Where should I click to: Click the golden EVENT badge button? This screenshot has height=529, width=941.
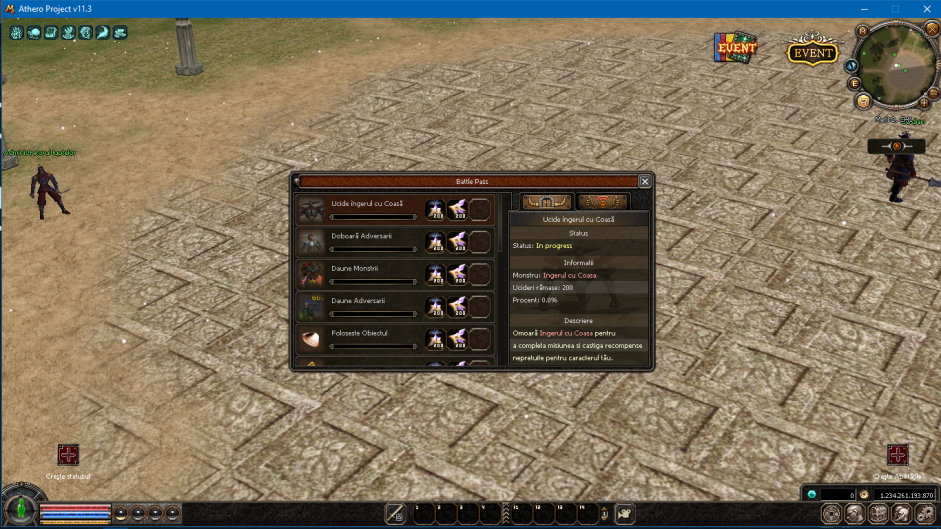812,53
